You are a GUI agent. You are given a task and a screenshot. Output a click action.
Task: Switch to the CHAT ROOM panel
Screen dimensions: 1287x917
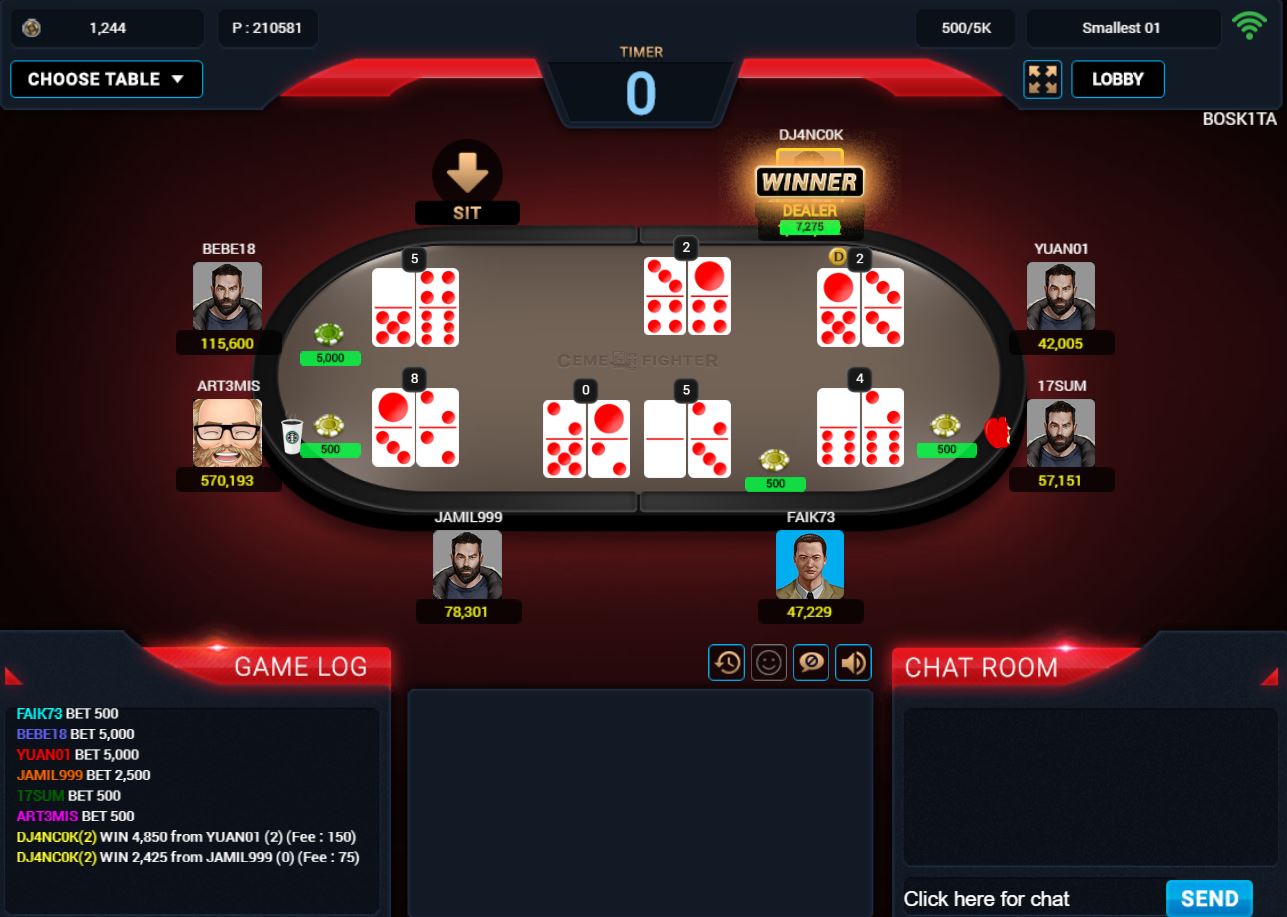point(983,667)
